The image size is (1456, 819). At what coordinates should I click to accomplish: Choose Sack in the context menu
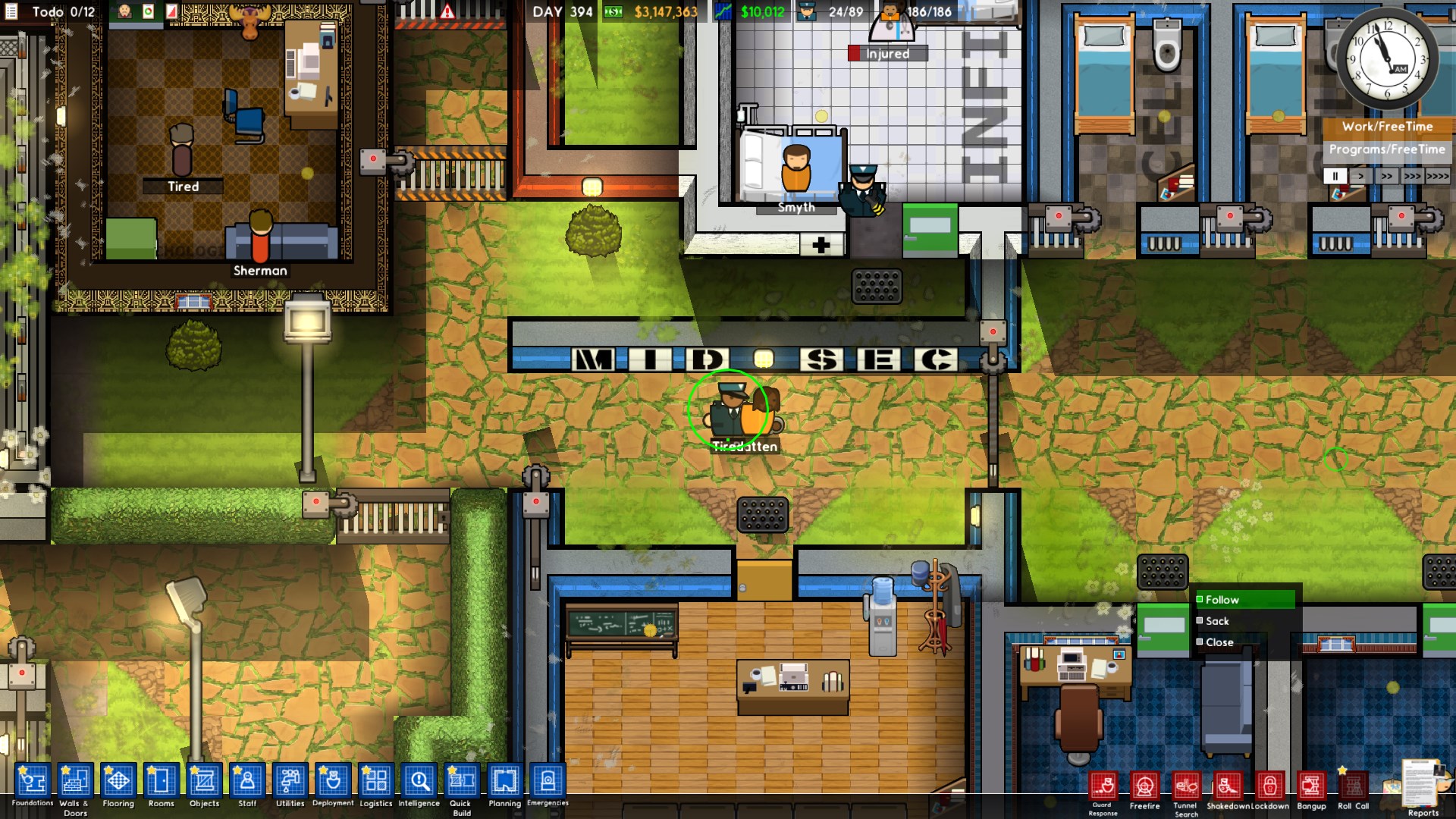1218,620
